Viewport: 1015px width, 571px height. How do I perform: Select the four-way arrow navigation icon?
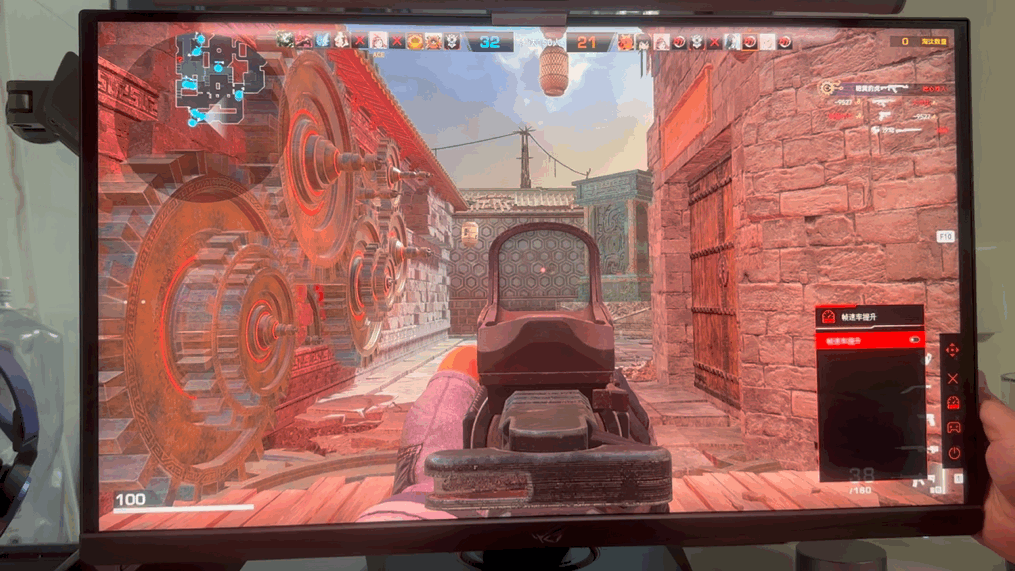[952, 350]
